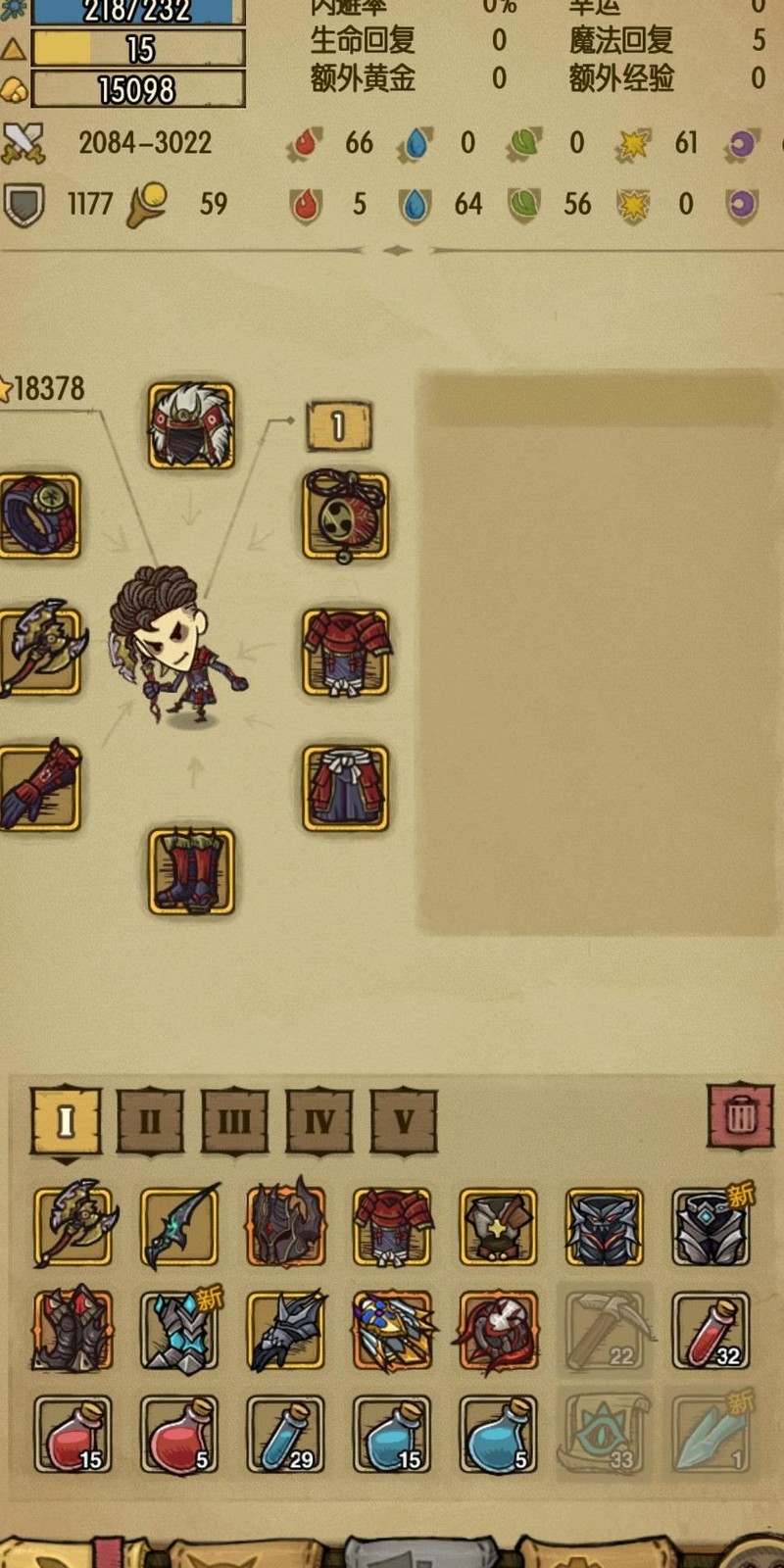Select the equipped red gauntlet slot
Viewport: 784px width, 1568px height.
coord(39,788)
